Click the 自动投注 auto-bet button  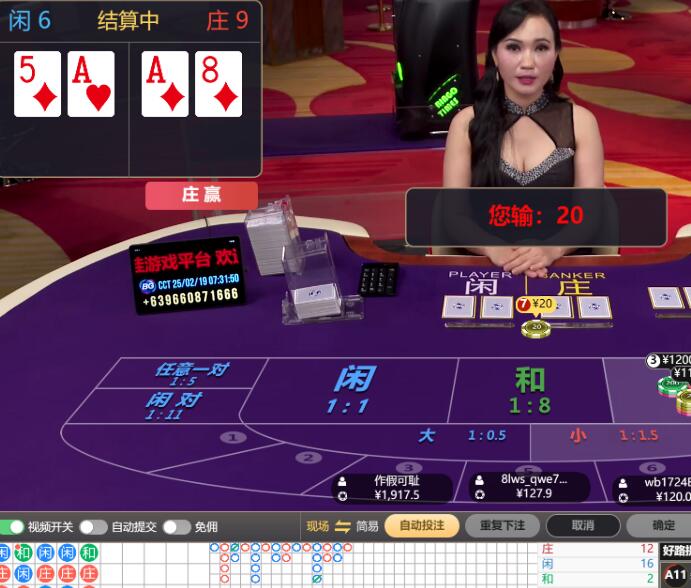(x=421, y=526)
